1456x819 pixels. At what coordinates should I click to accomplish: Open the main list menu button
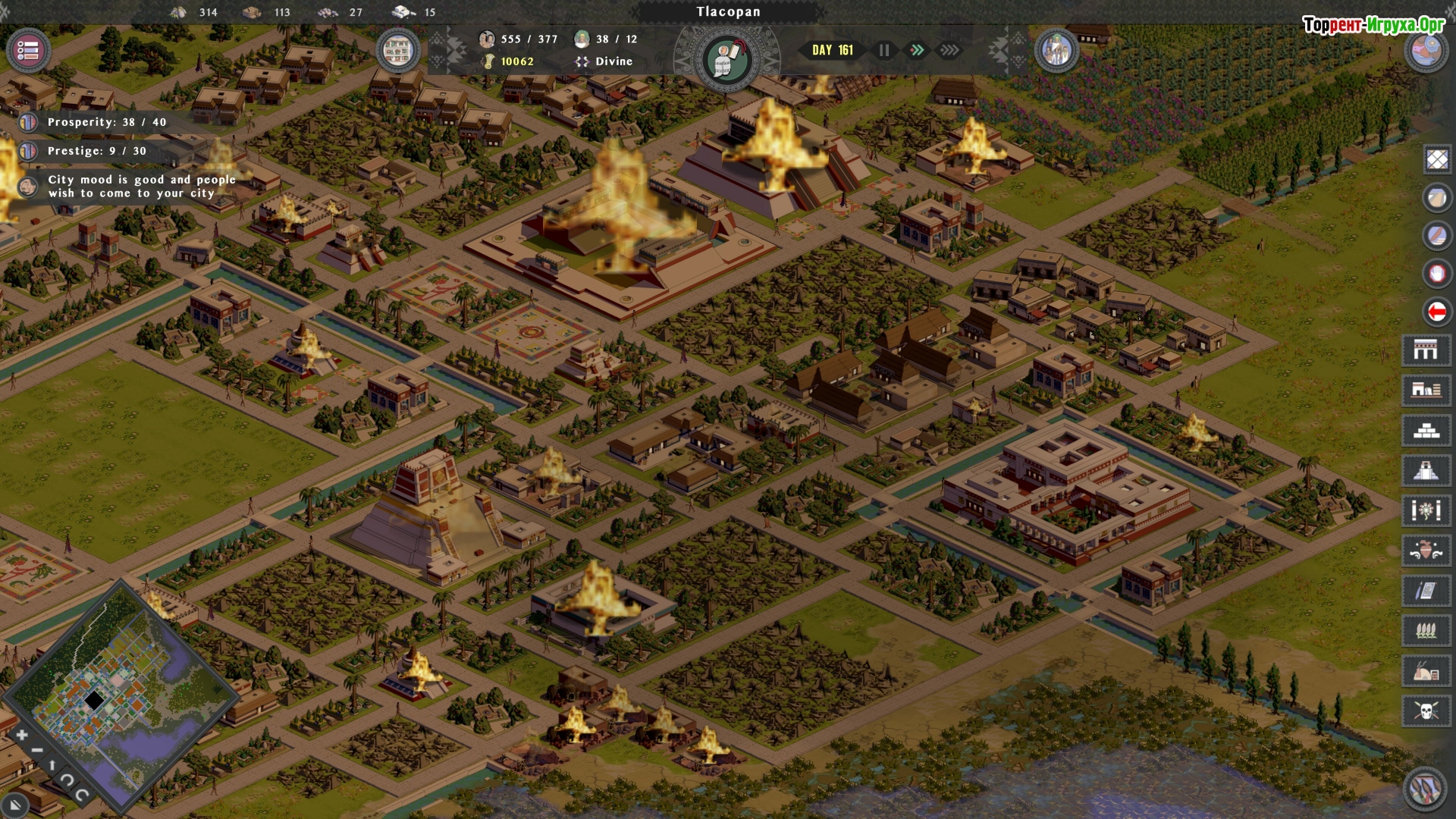tap(28, 51)
